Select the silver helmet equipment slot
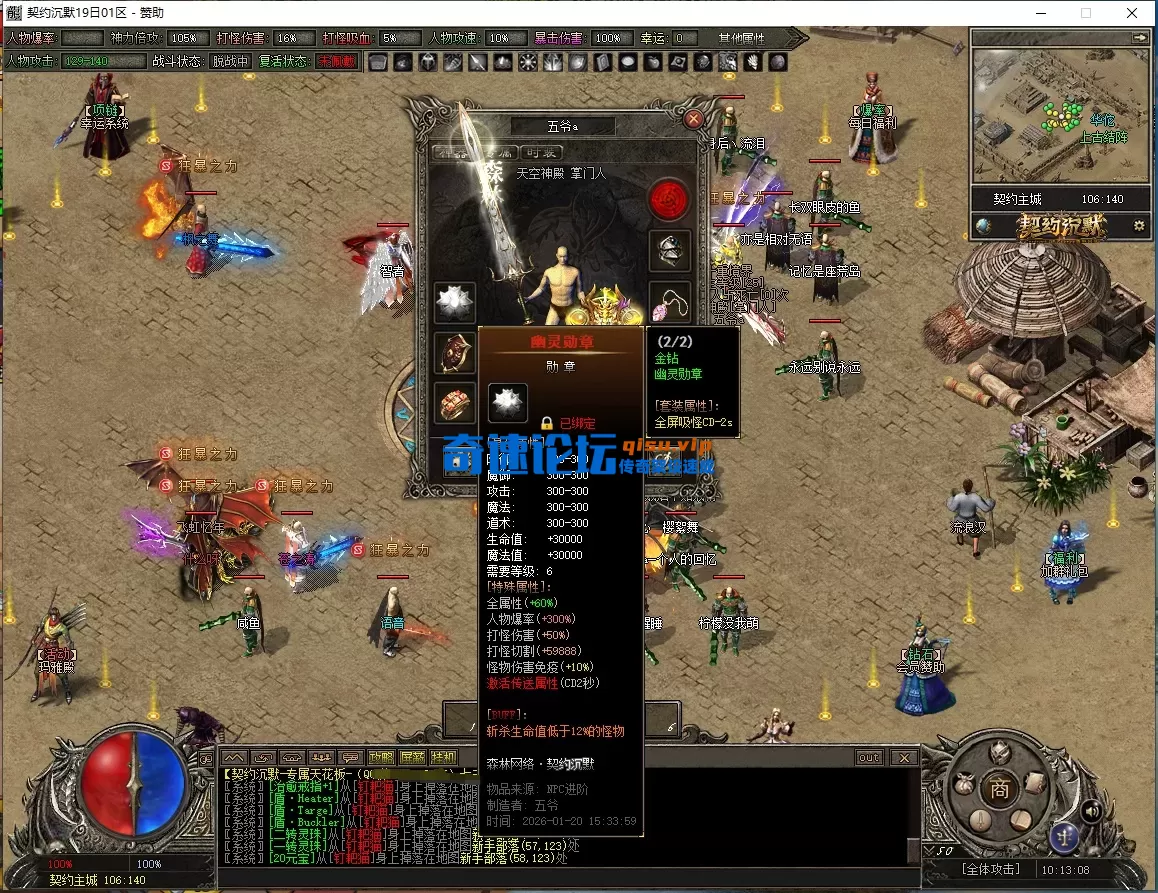The image size is (1158, 893). tap(670, 250)
